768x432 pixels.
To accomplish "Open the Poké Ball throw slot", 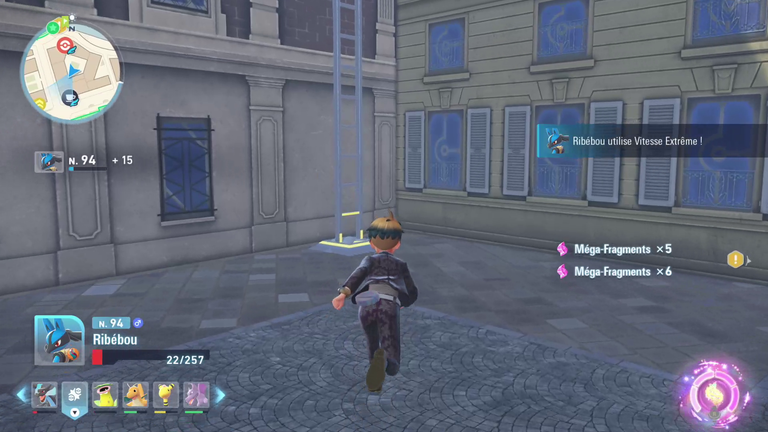I will tap(75, 396).
